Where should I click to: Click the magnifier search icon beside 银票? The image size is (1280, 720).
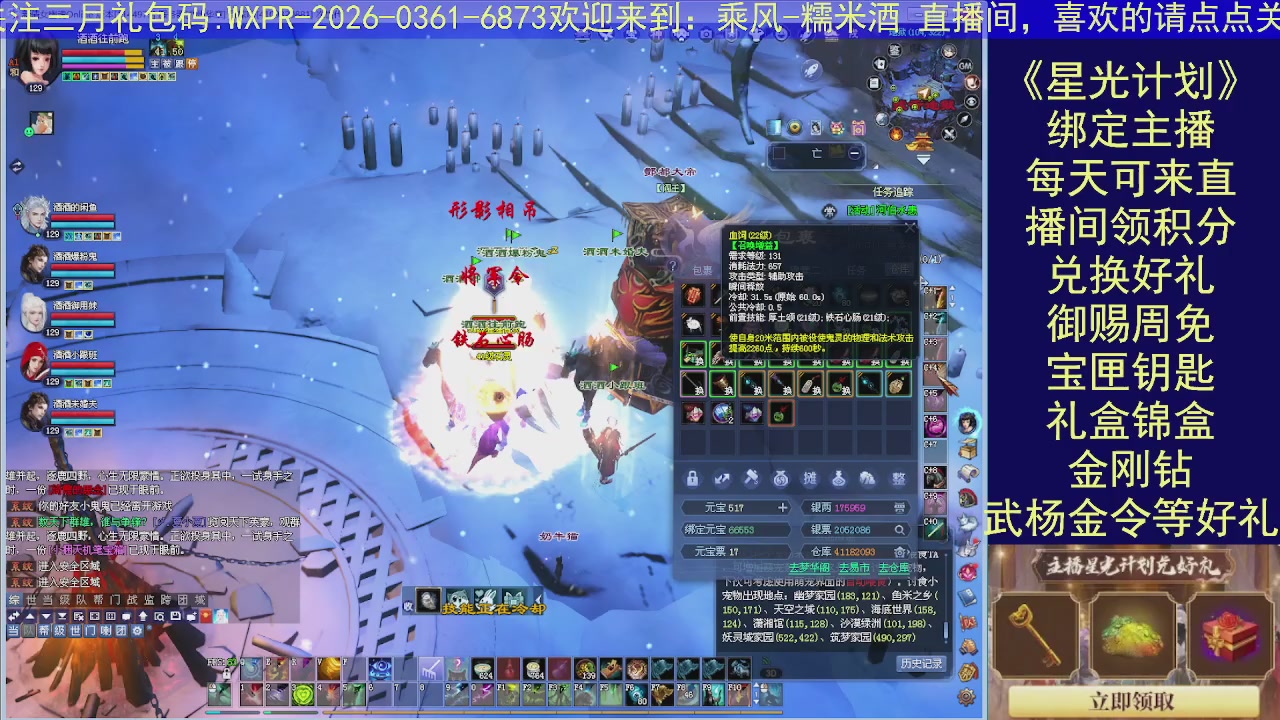click(901, 529)
